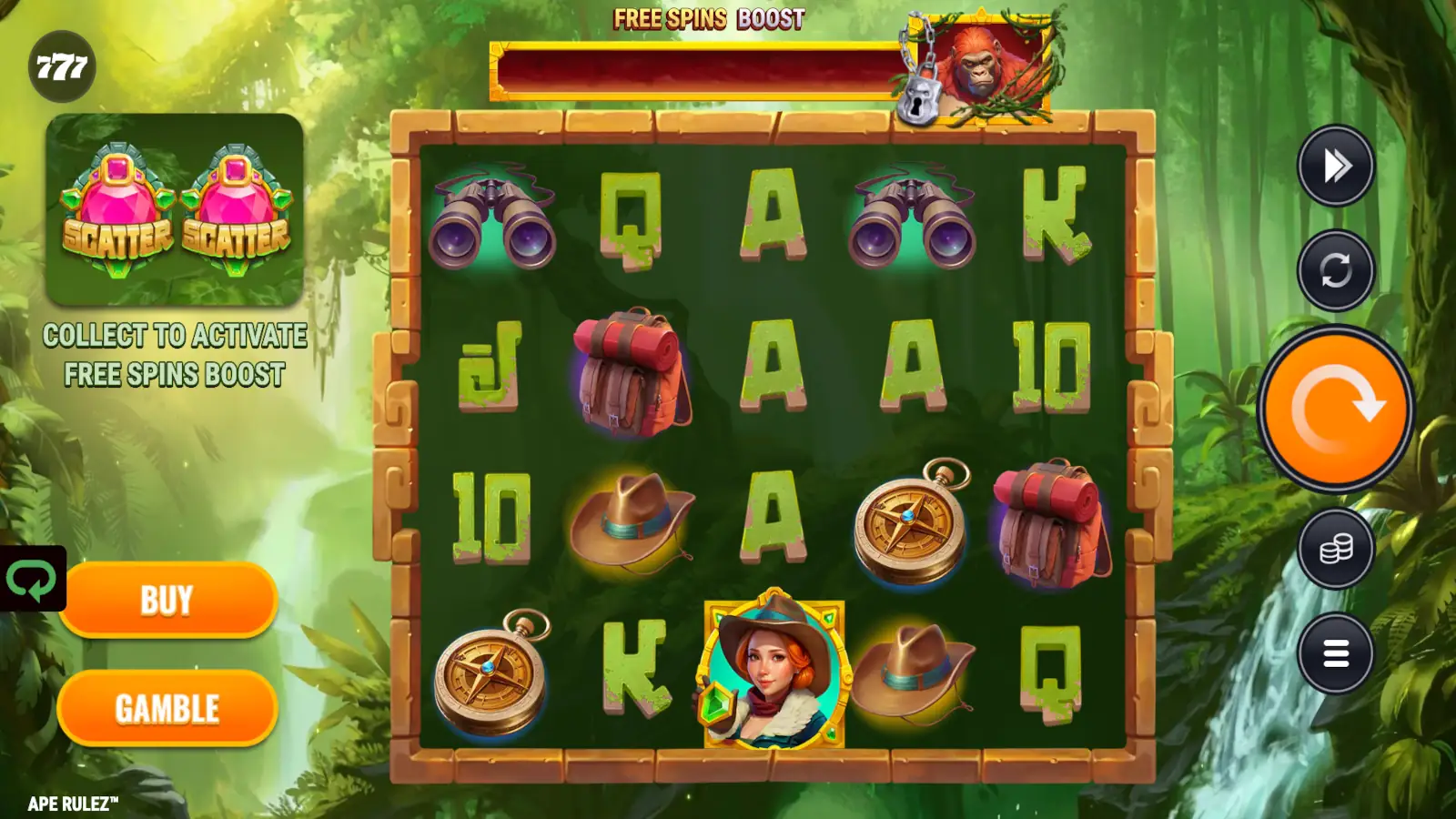Click the APE RULEZ title text
Viewport: 1456px width, 819px height.
71,804
